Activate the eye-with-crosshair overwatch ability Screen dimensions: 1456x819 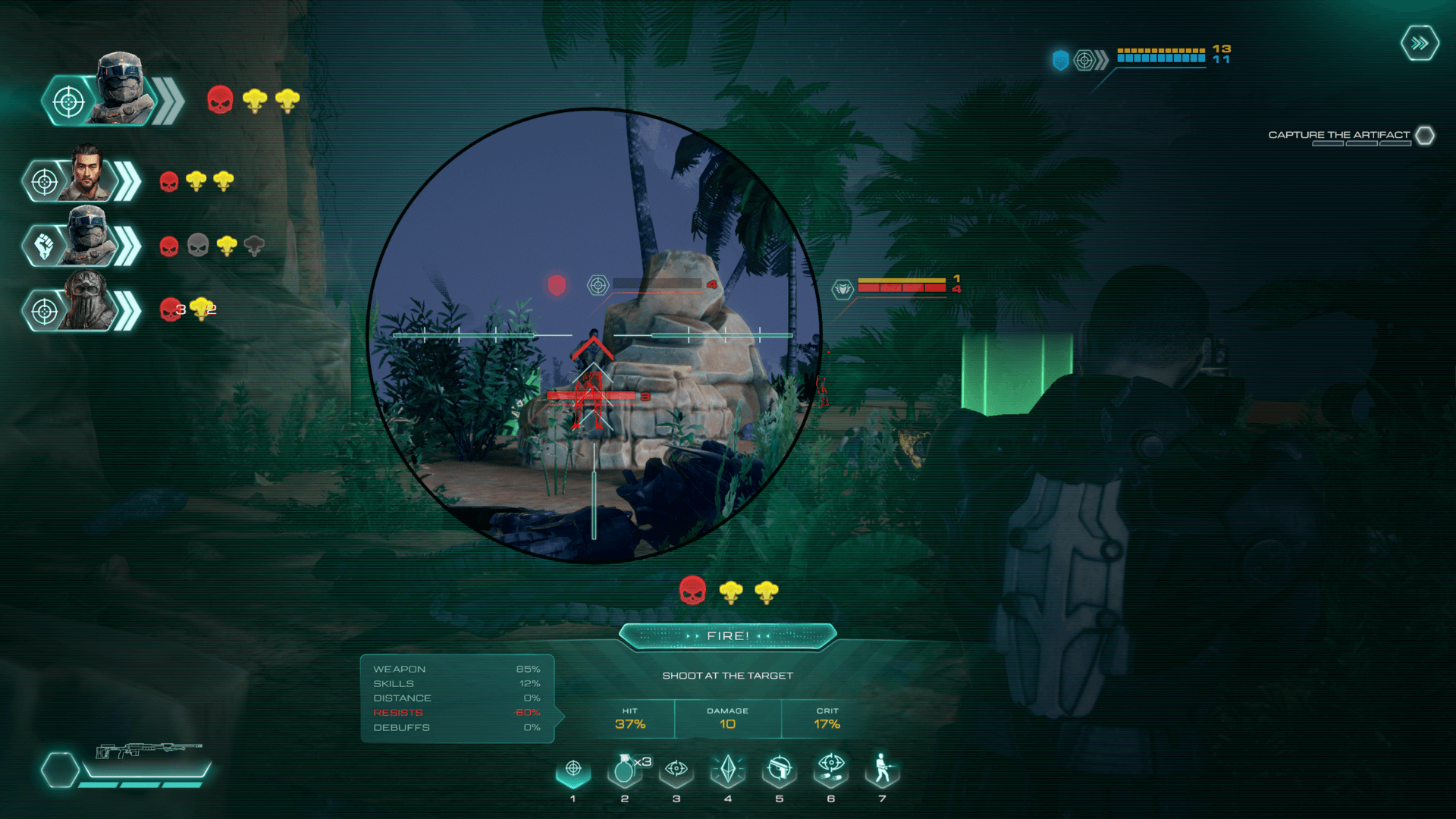coord(676,770)
